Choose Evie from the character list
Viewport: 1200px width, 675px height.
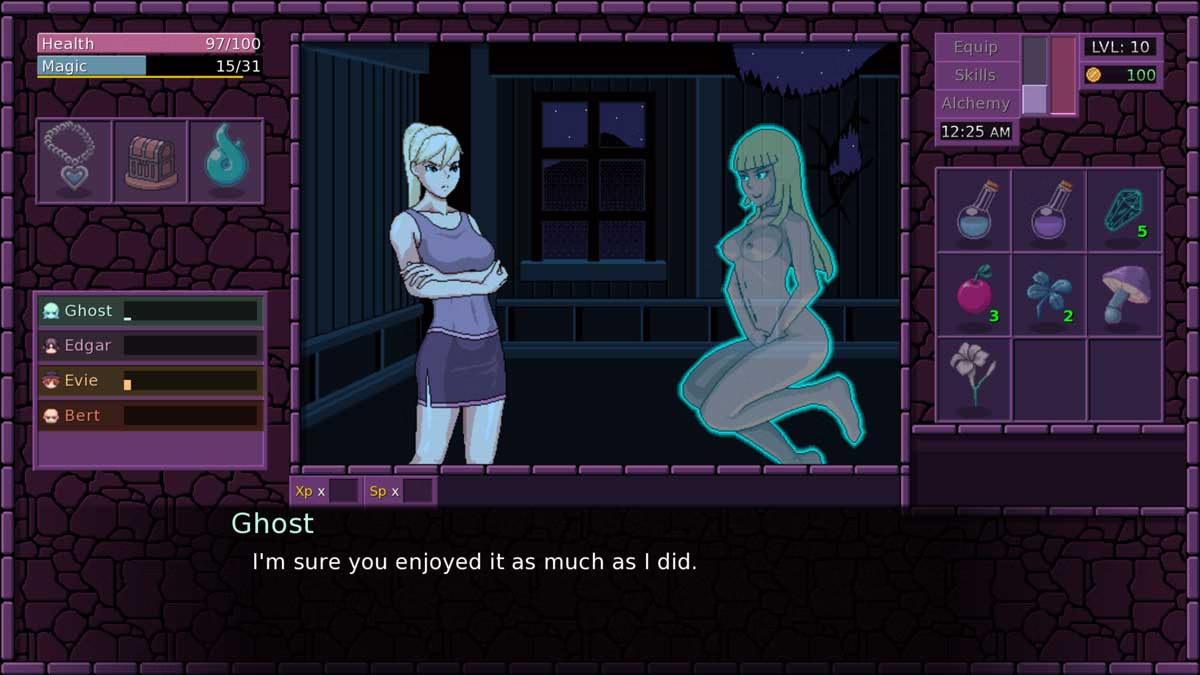tap(150, 381)
